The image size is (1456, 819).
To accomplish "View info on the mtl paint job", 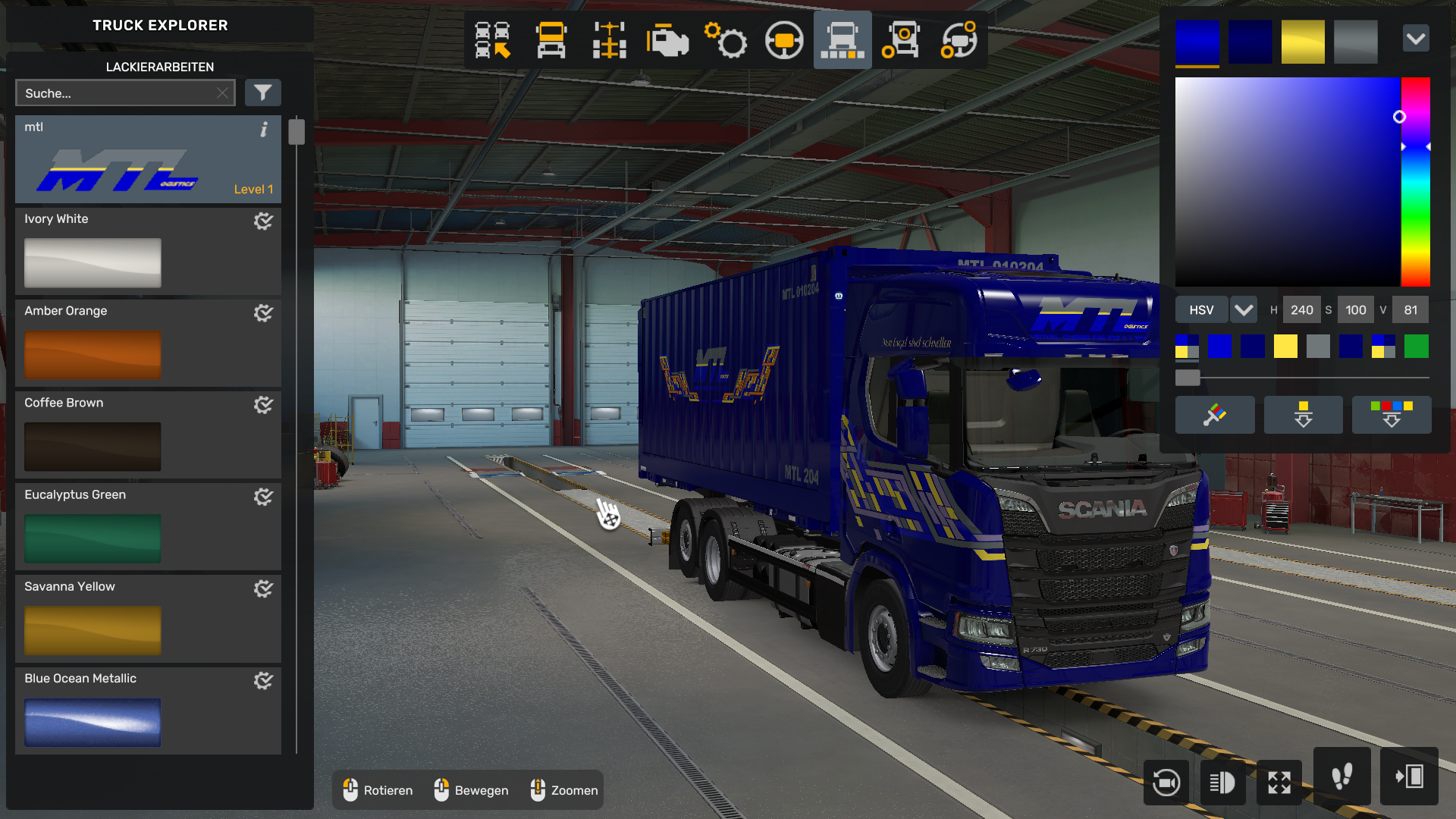I will [264, 130].
